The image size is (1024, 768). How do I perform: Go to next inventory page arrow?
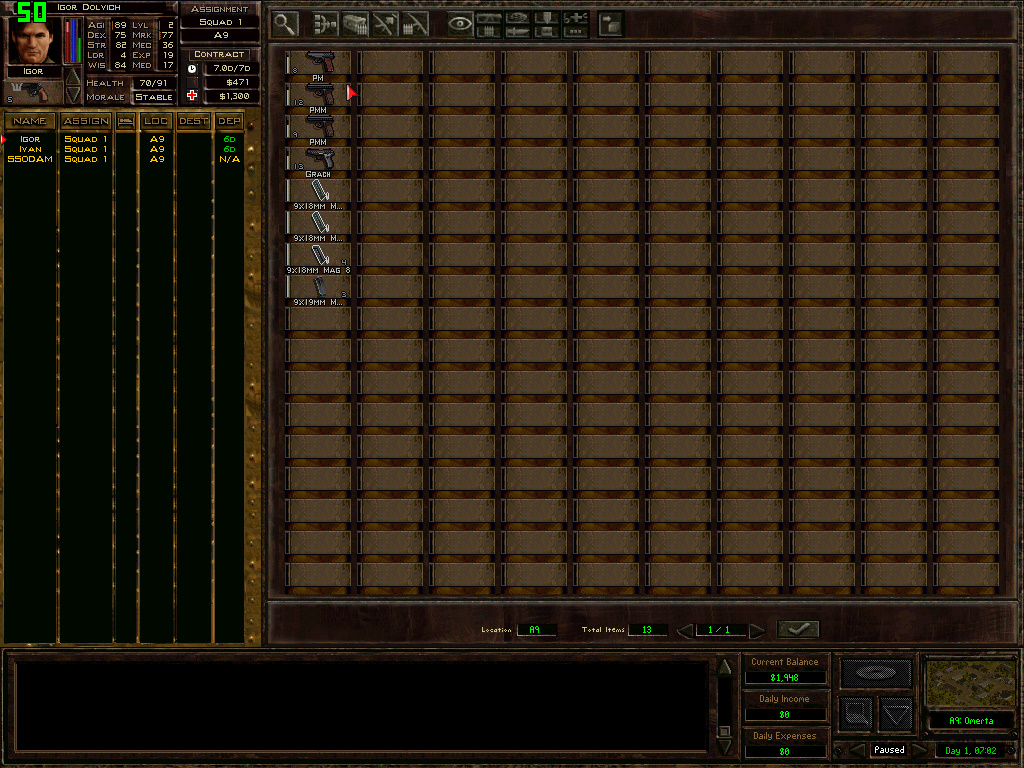(757, 630)
